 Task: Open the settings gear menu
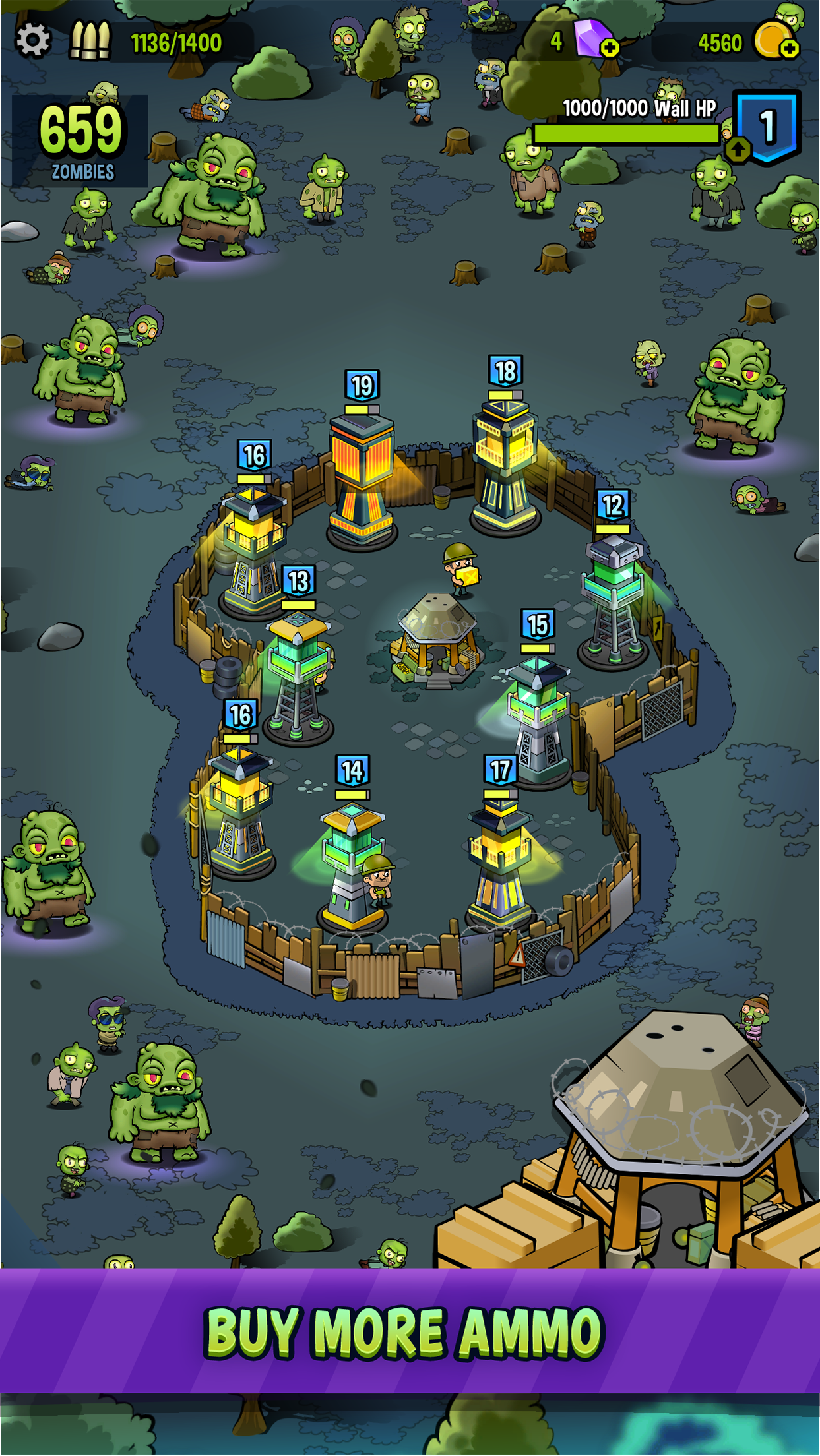[x=33, y=41]
